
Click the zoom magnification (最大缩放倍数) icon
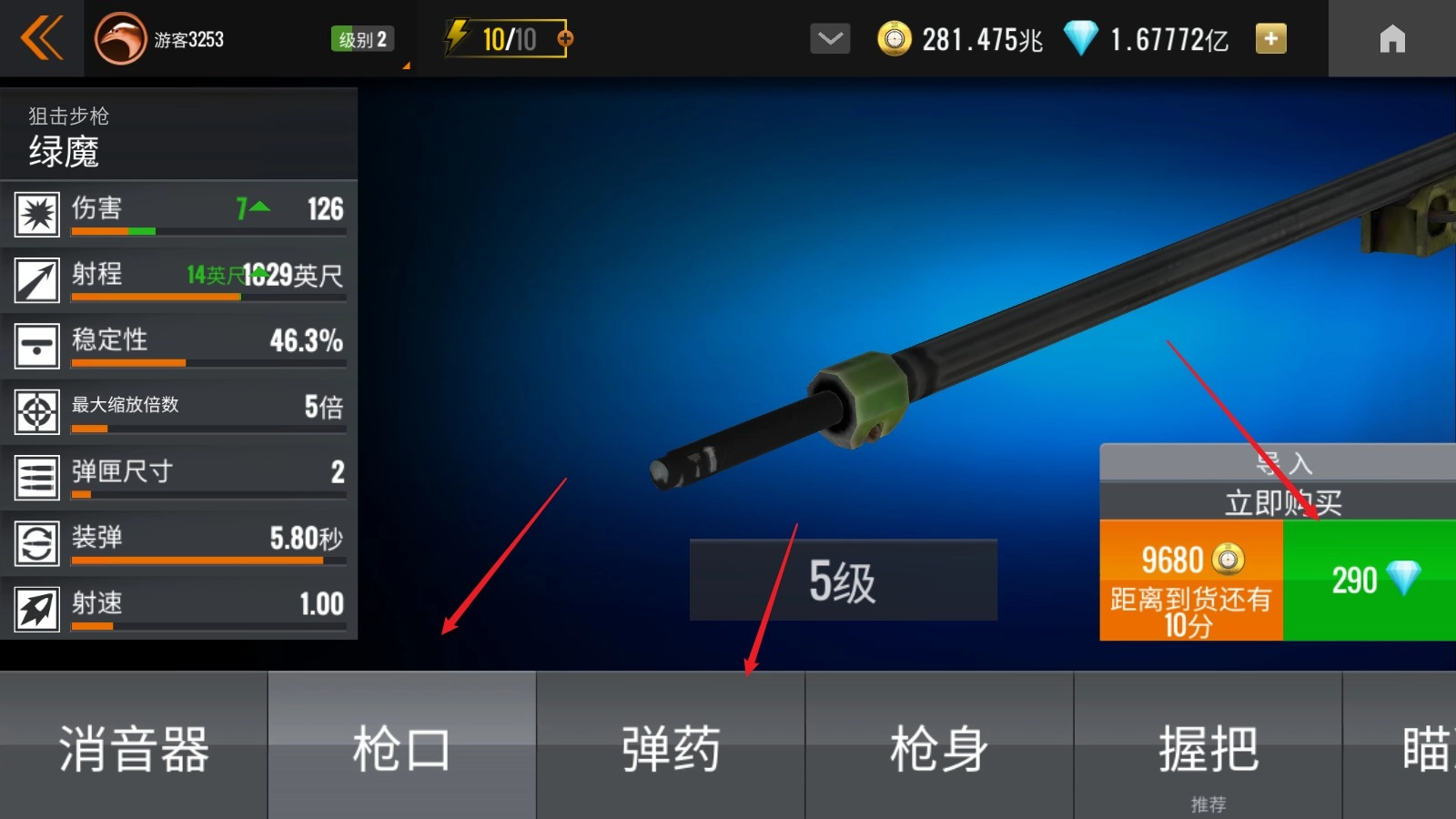point(36,411)
